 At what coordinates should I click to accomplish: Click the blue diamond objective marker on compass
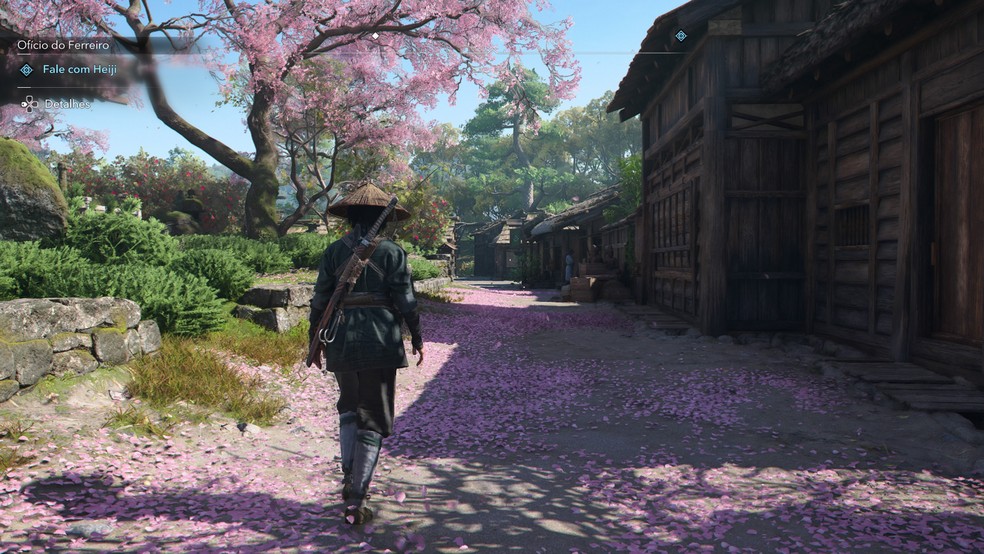(x=681, y=36)
